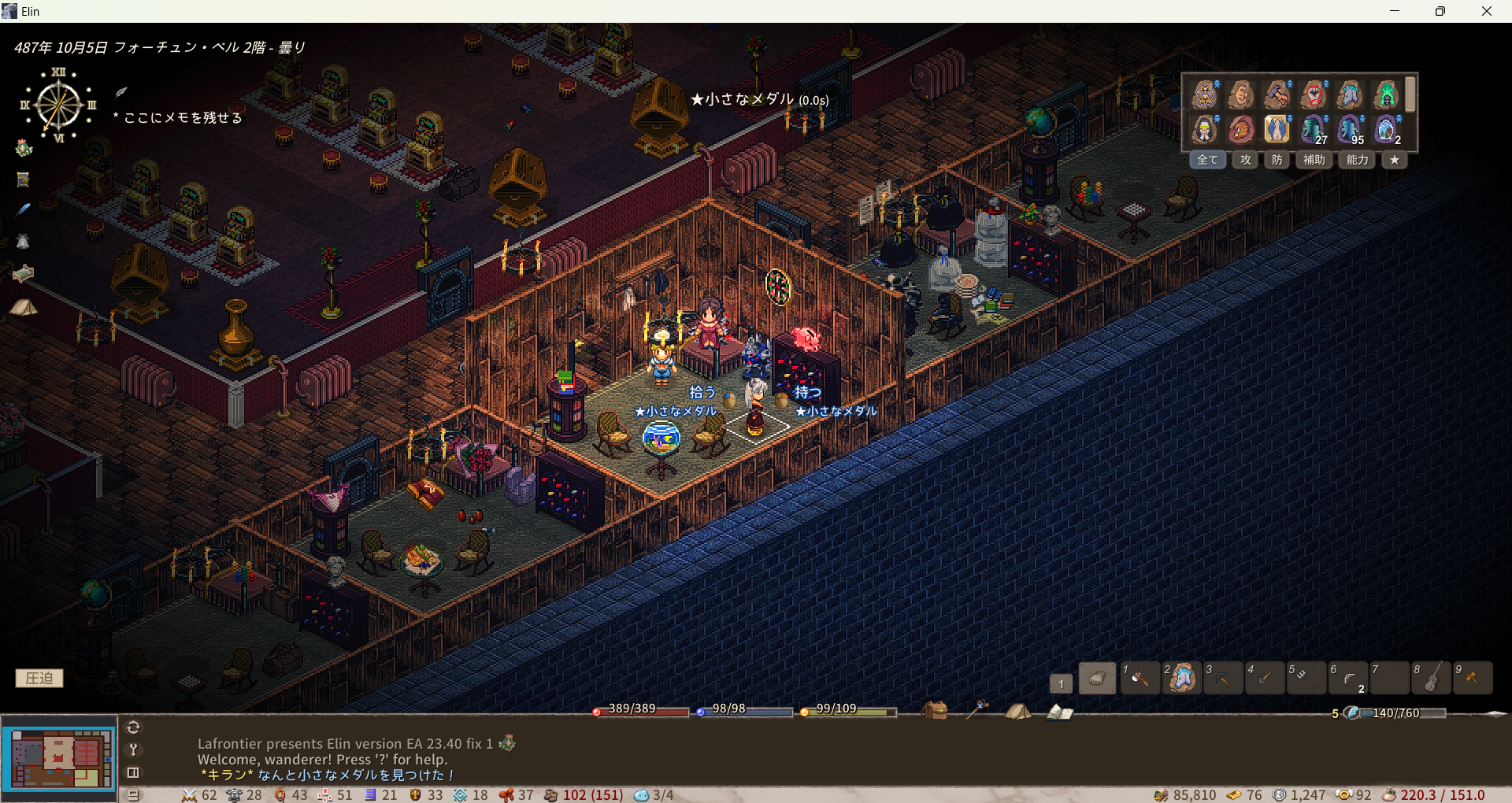Screen dimensions: 1512x803
Task: Select the snow globe house ability
Action: point(1387,128)
